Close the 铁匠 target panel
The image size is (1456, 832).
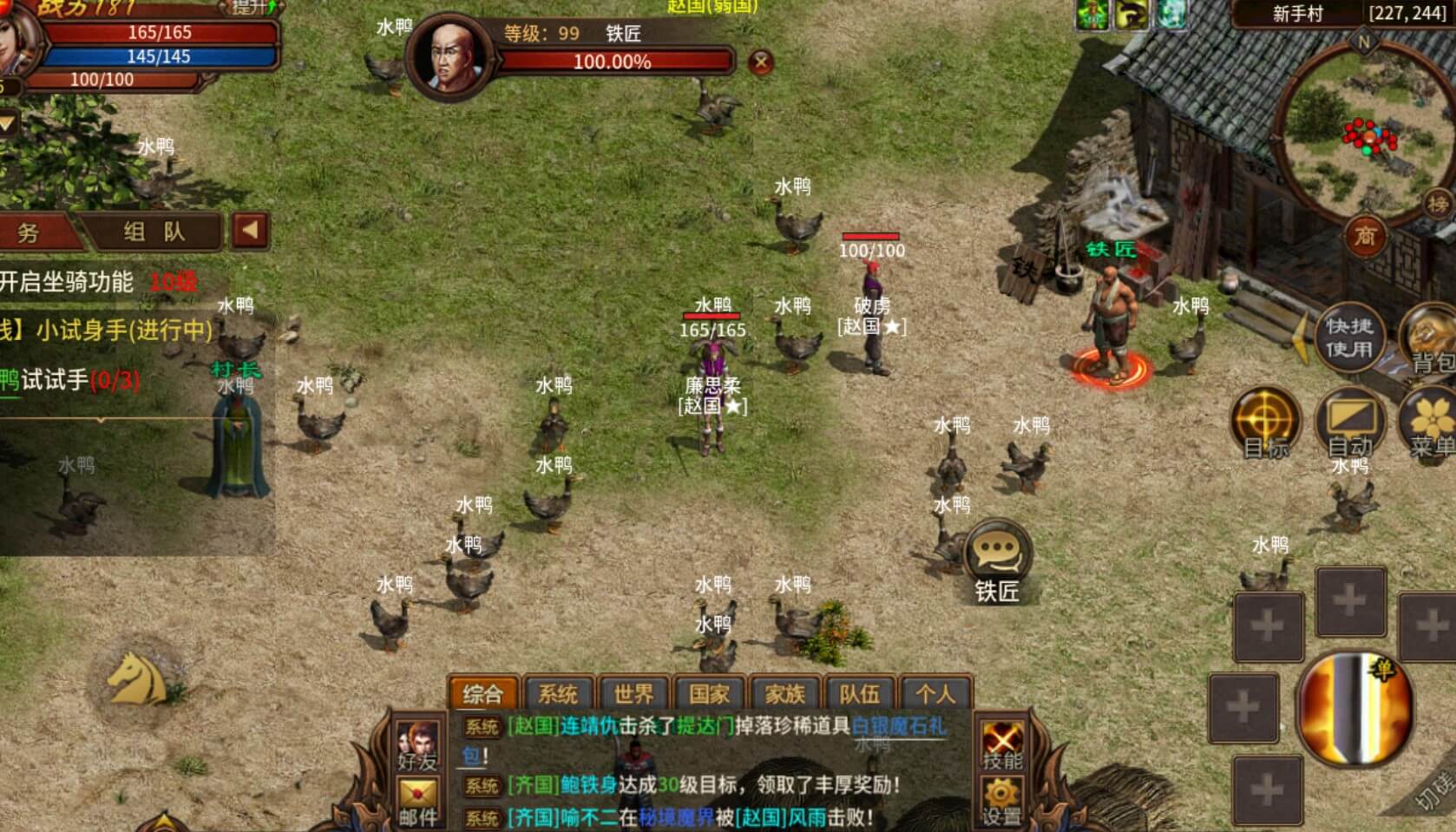760,62
